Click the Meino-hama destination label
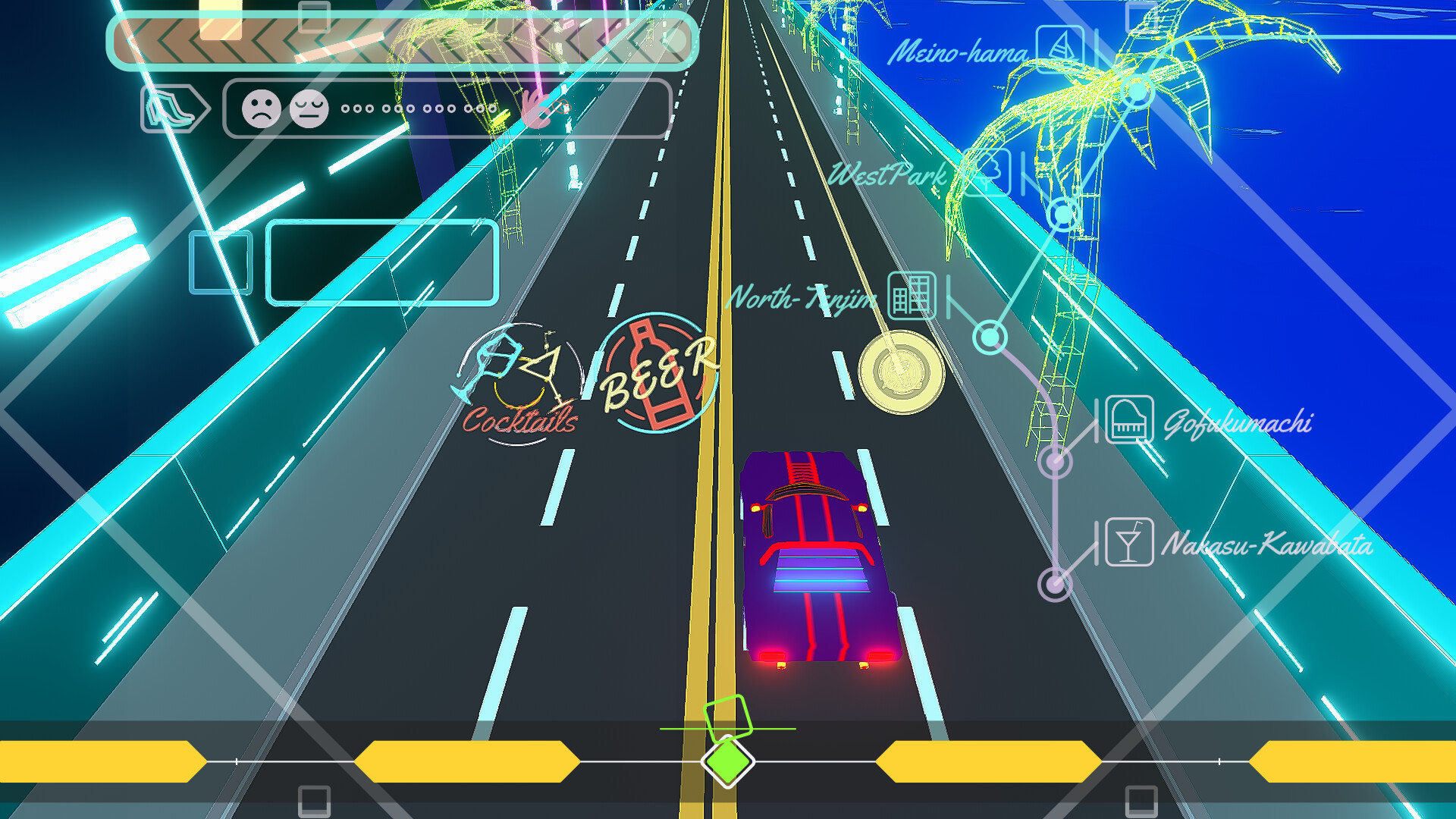 tap(959, 52)
